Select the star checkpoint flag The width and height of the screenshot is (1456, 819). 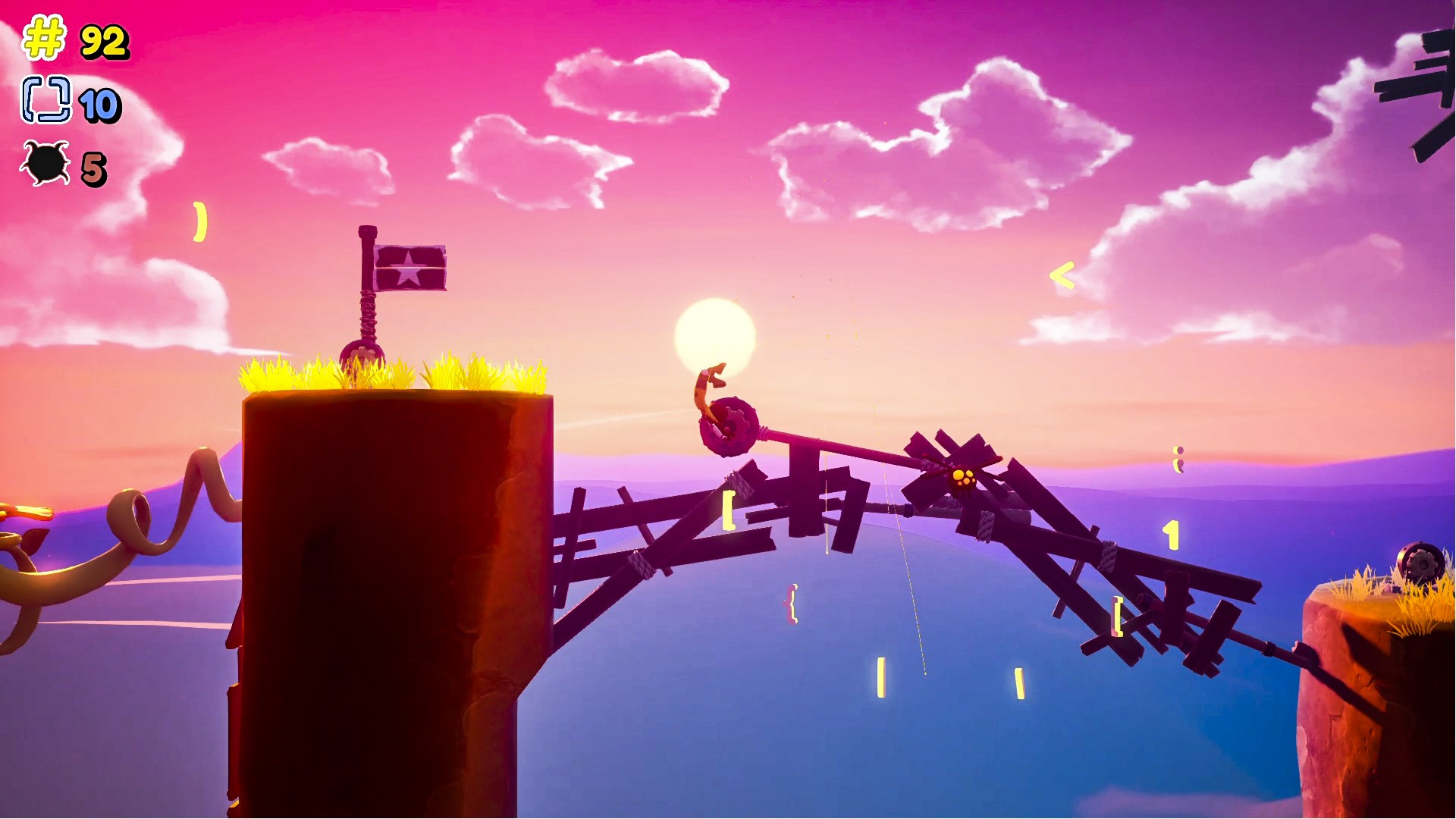[x=409, y=269]
